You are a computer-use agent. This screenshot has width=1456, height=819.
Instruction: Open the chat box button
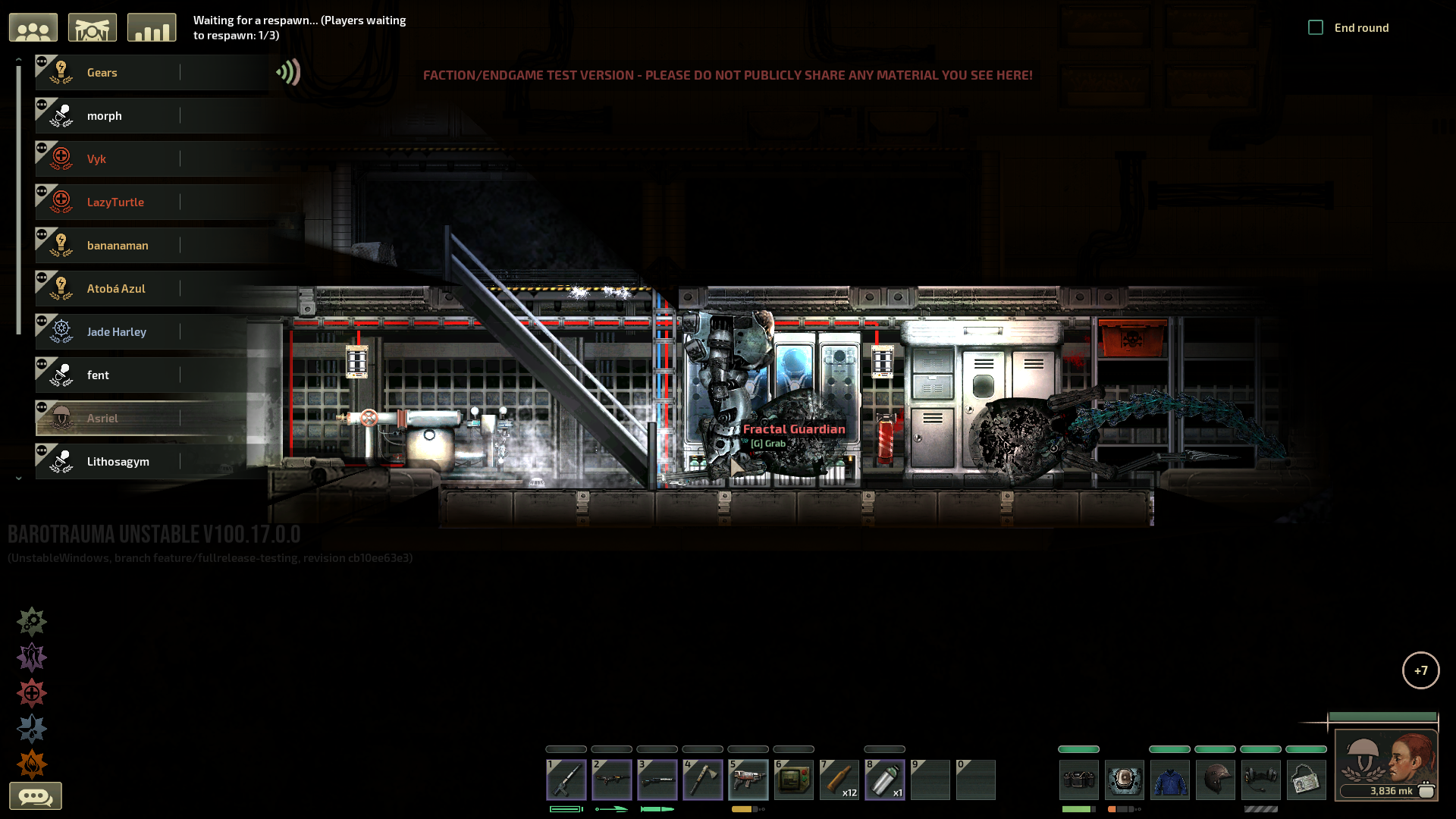pos(36,796)
